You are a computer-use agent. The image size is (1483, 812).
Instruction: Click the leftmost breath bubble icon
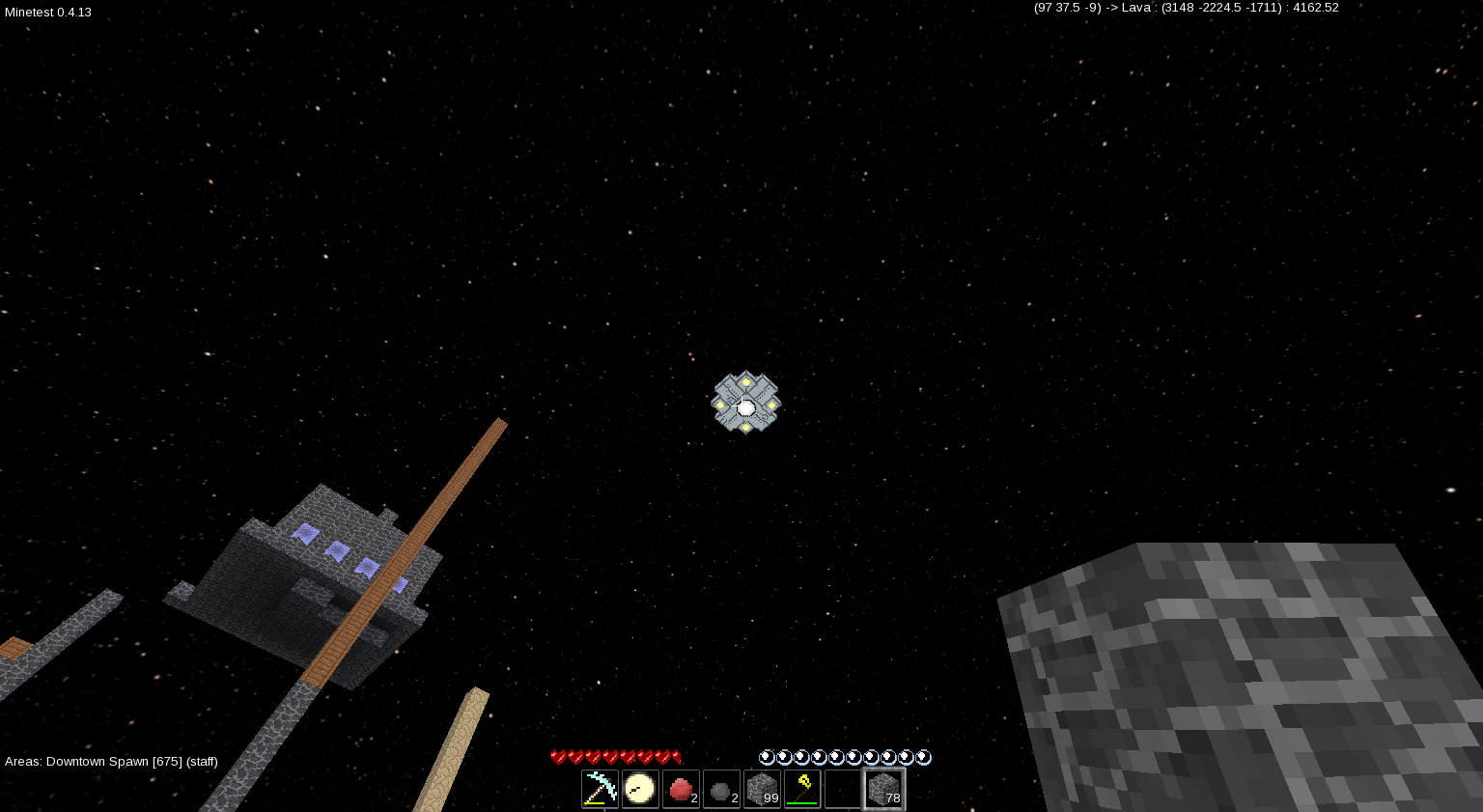[x=766, y=757]
